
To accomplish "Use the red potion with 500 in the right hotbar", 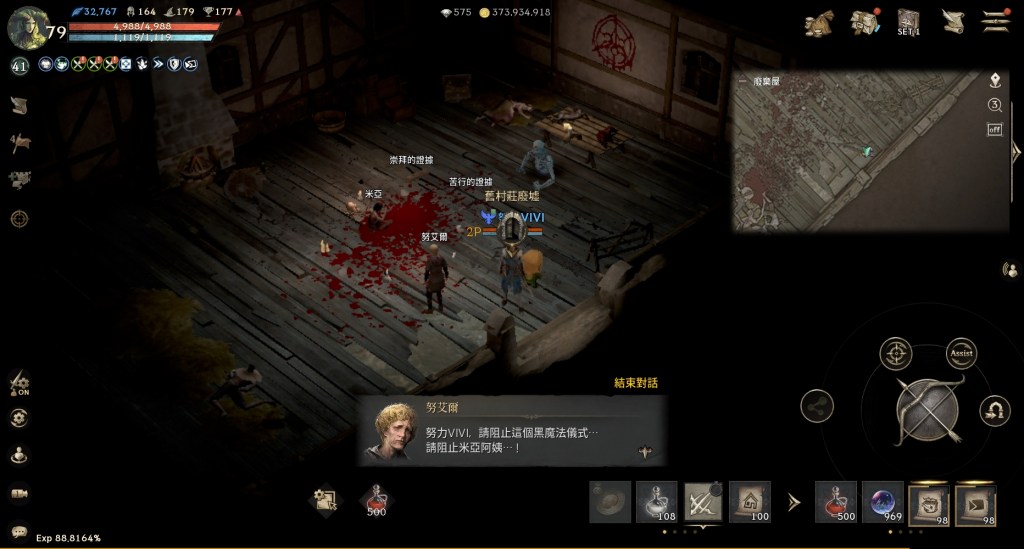I will pos(835,502).
